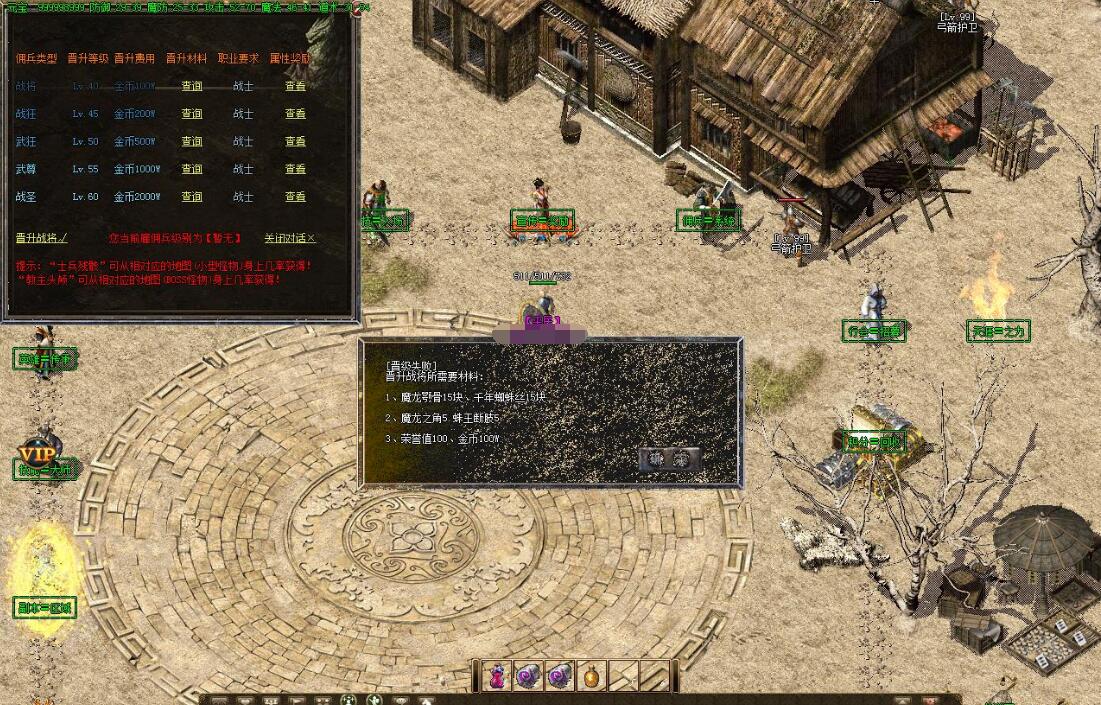View 查看 attribute rewards for 战将
The width and height of the screenshot is (1101, 705).
coord(295,86)
